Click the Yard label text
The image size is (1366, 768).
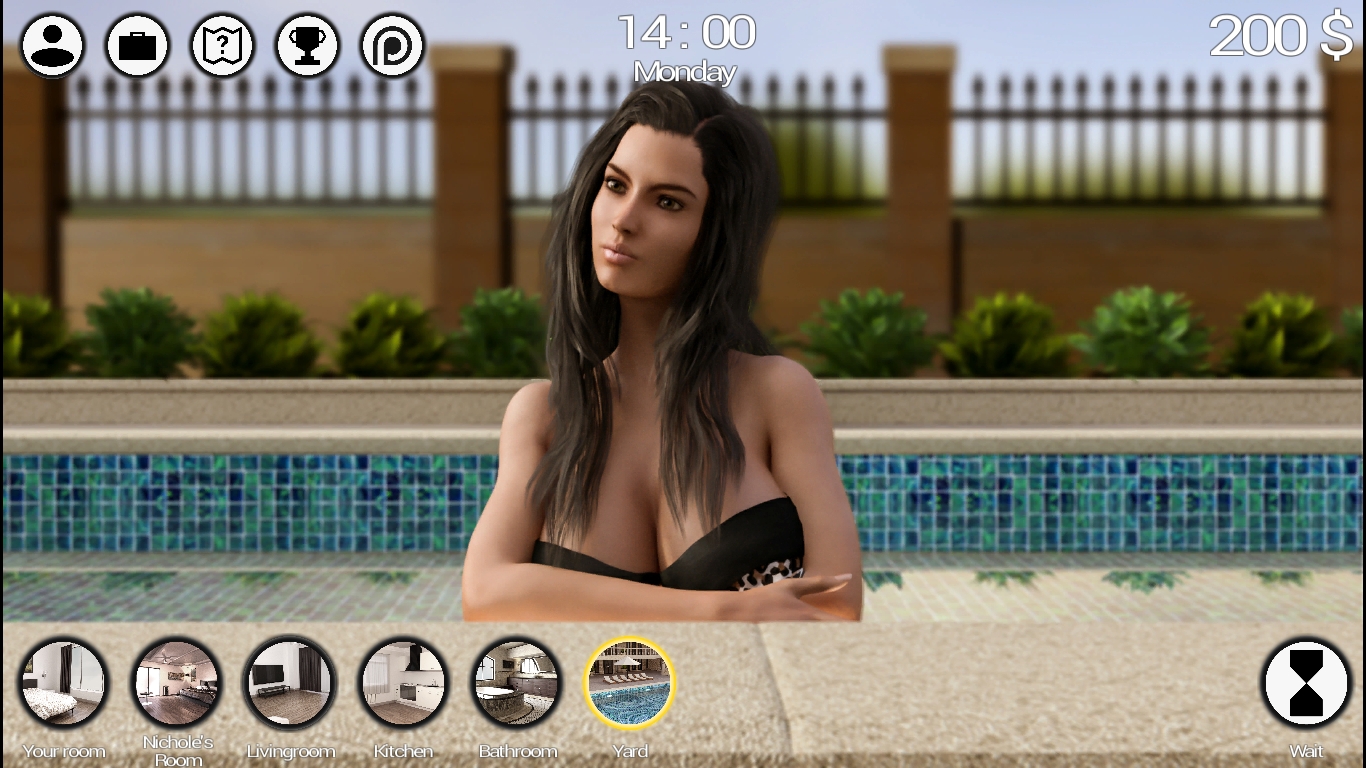pos(629,751)
